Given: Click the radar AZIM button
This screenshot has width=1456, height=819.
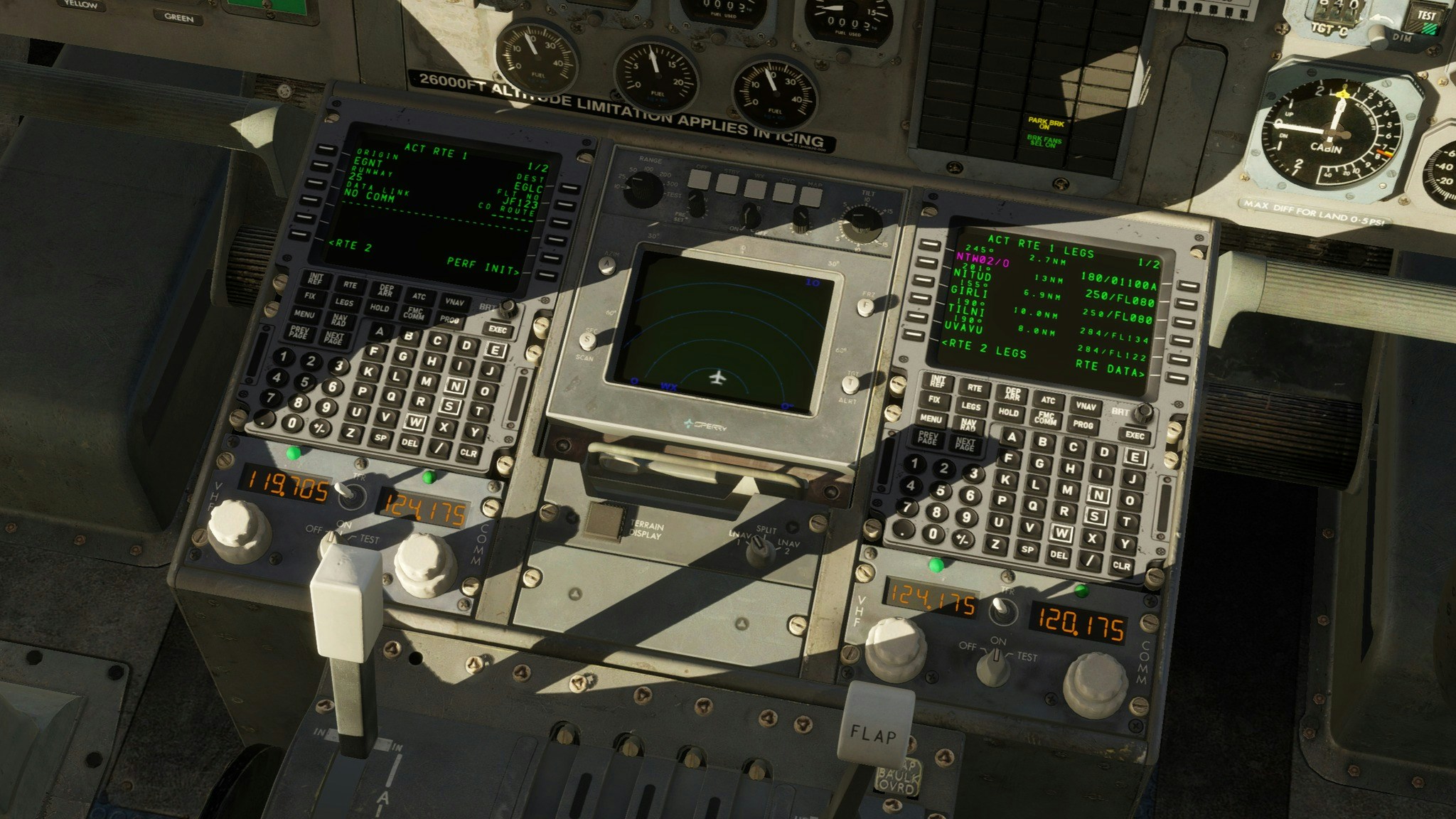Looking at the screenshot, I should click(x=609, y=267).
